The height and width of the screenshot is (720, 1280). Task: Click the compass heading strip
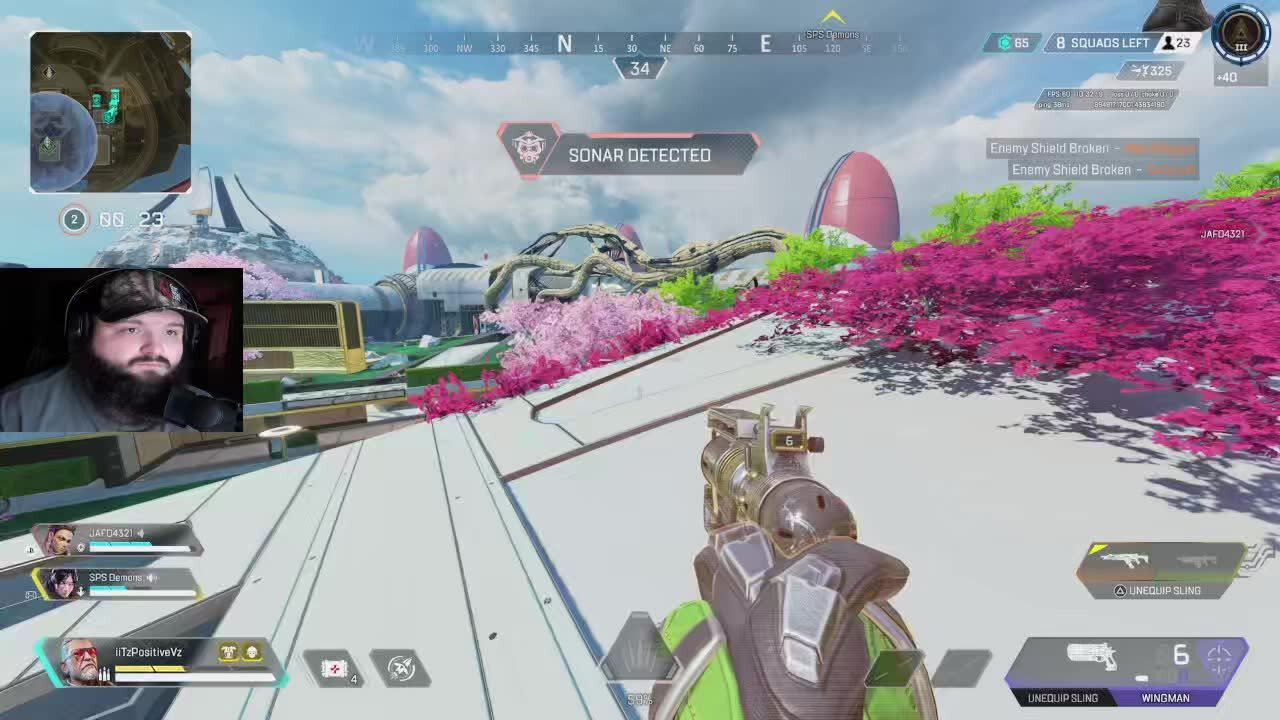coord(632,45)
